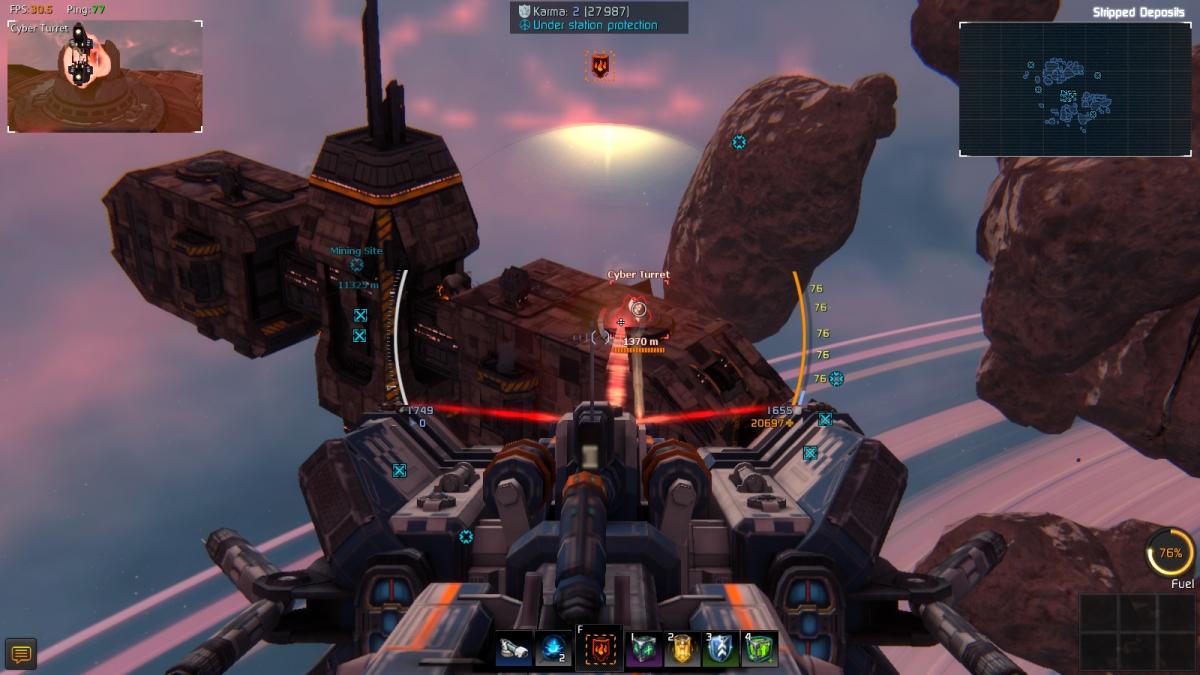Screen dimensions: 1200x675
Task: Activate the blue shield with white chevrons
Action: tap(721, 650)
